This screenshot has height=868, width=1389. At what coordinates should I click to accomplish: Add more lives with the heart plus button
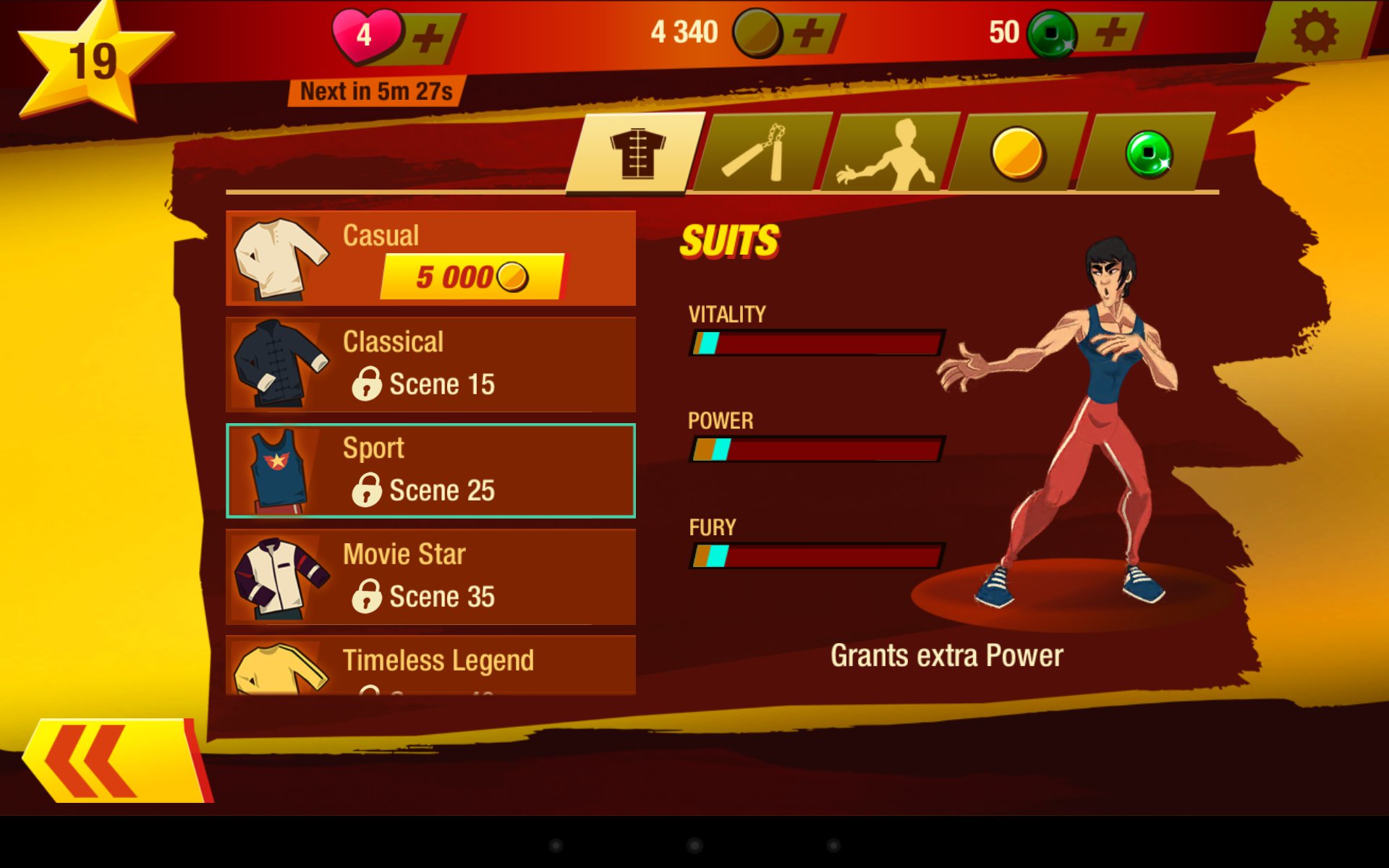[x=429, y=36]
